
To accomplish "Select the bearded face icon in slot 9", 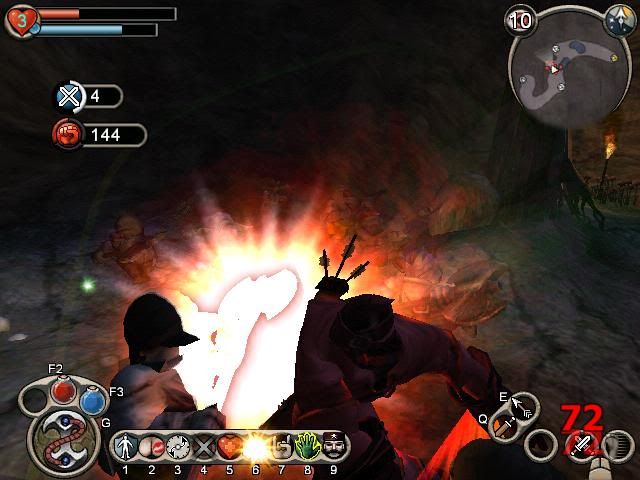I will click(333, 446).
